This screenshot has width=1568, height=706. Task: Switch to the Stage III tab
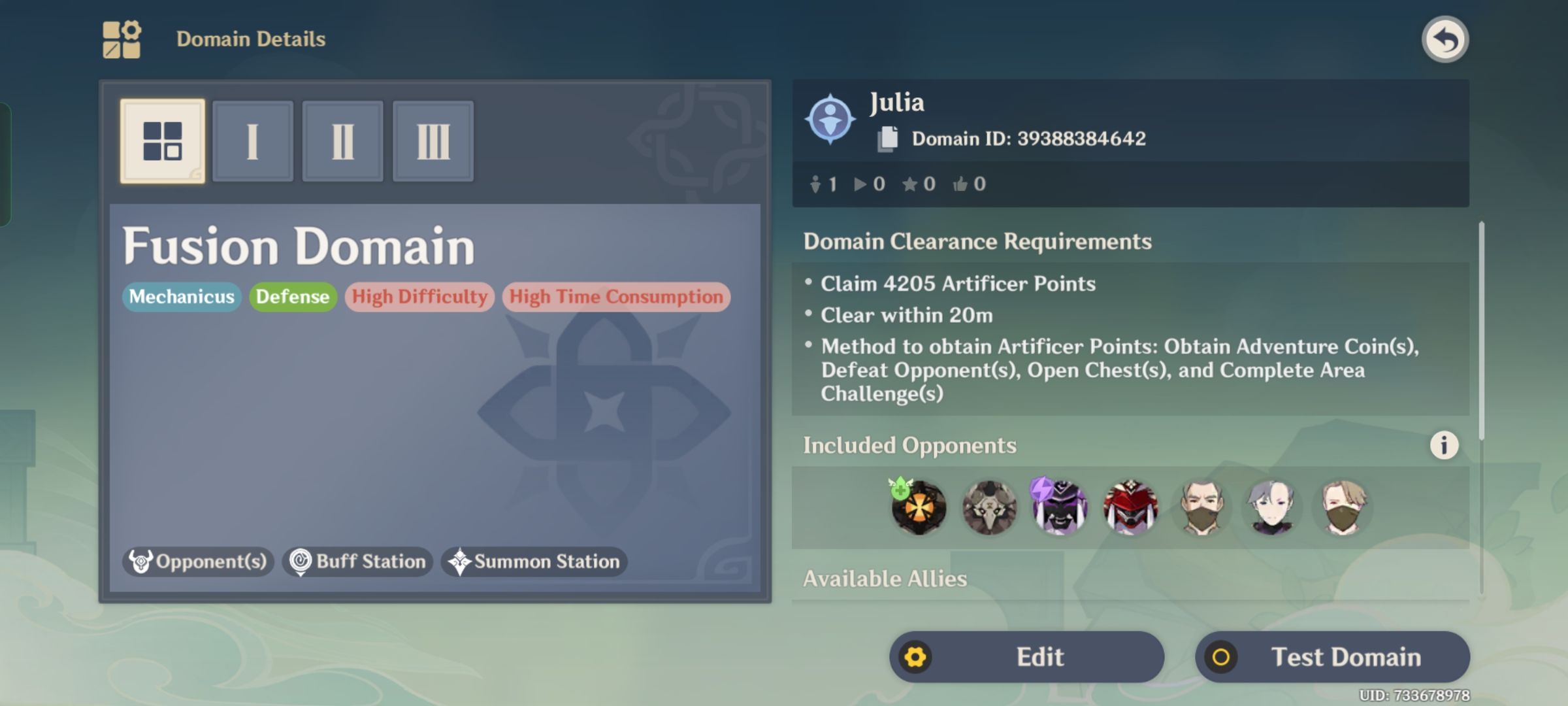click(x=433, y=141)
